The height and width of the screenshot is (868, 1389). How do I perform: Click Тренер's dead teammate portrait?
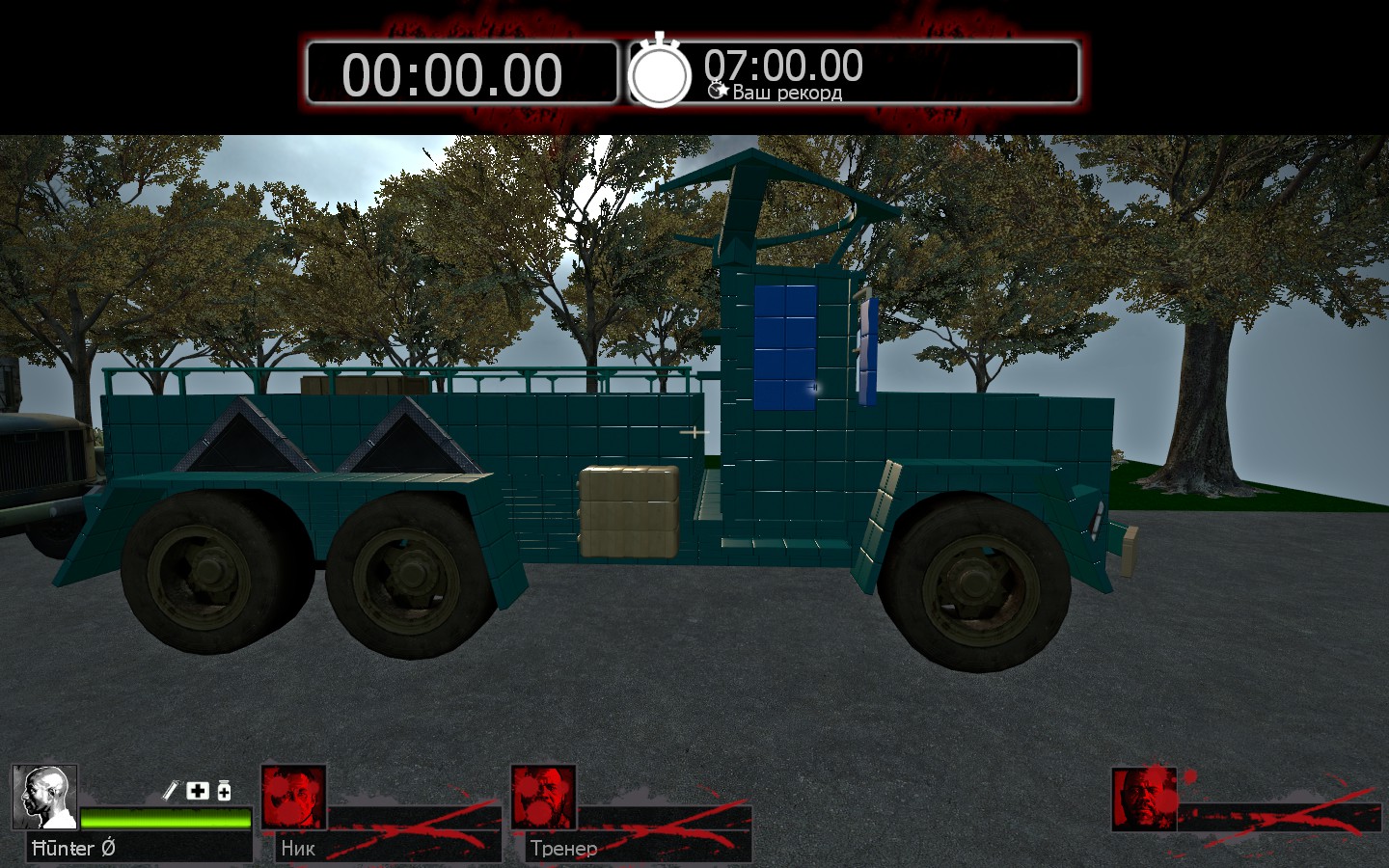pos(543,798)
